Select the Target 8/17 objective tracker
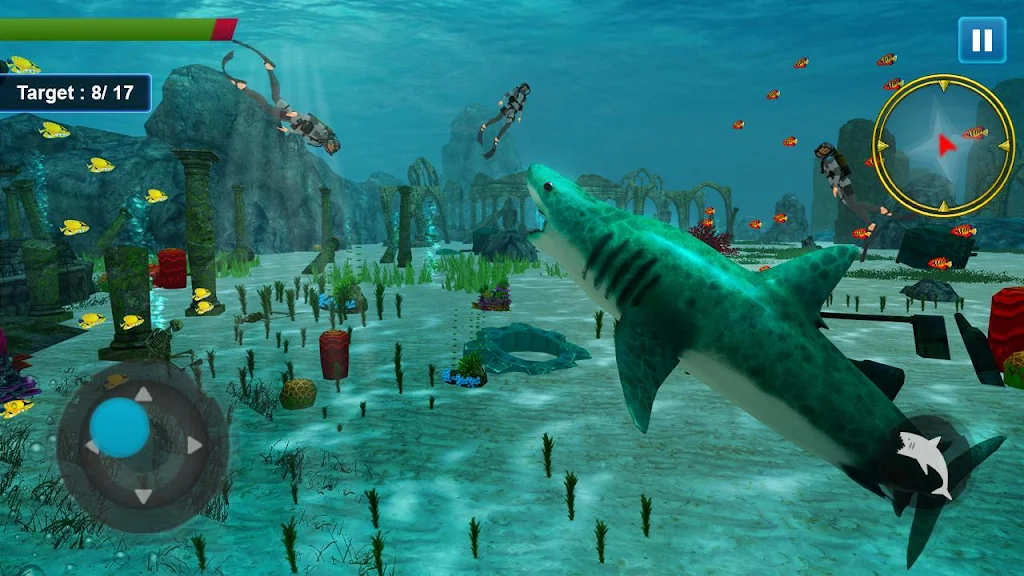The width and height of the screenshot is (1024, 576). click(x=75, y=93)
